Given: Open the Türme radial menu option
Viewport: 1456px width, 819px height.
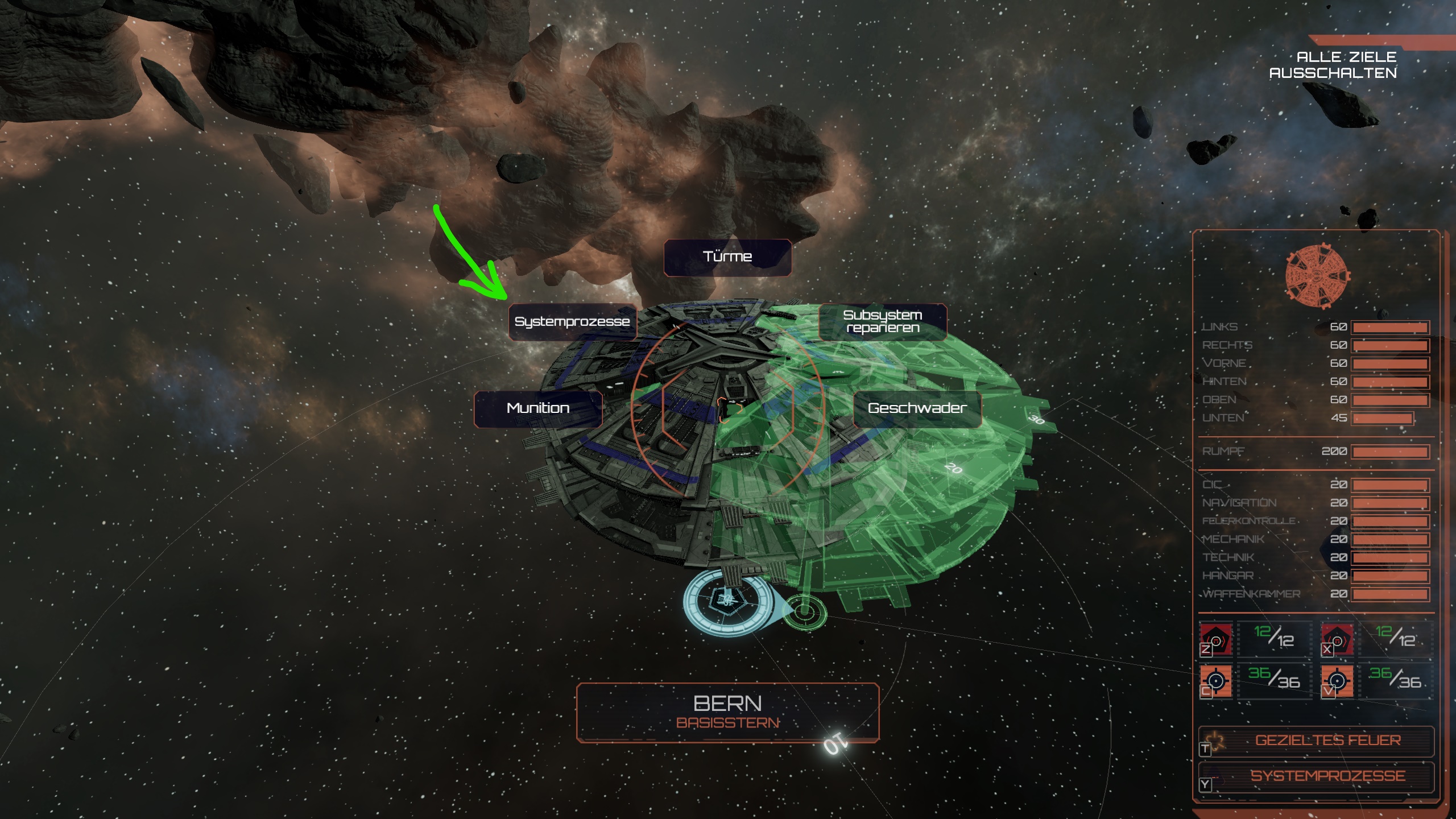Looking at the screenshot, I should click(727, 257).
